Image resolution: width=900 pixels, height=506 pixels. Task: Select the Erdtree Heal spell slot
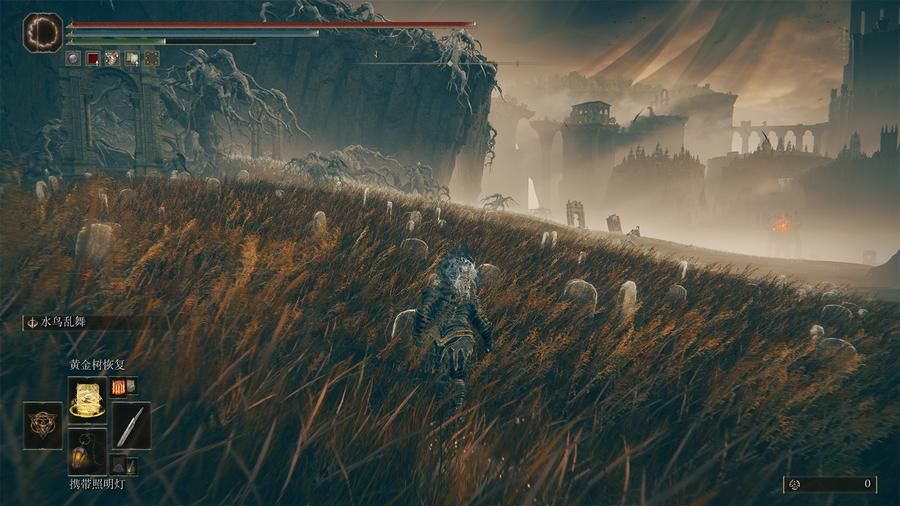click(87, 396)
